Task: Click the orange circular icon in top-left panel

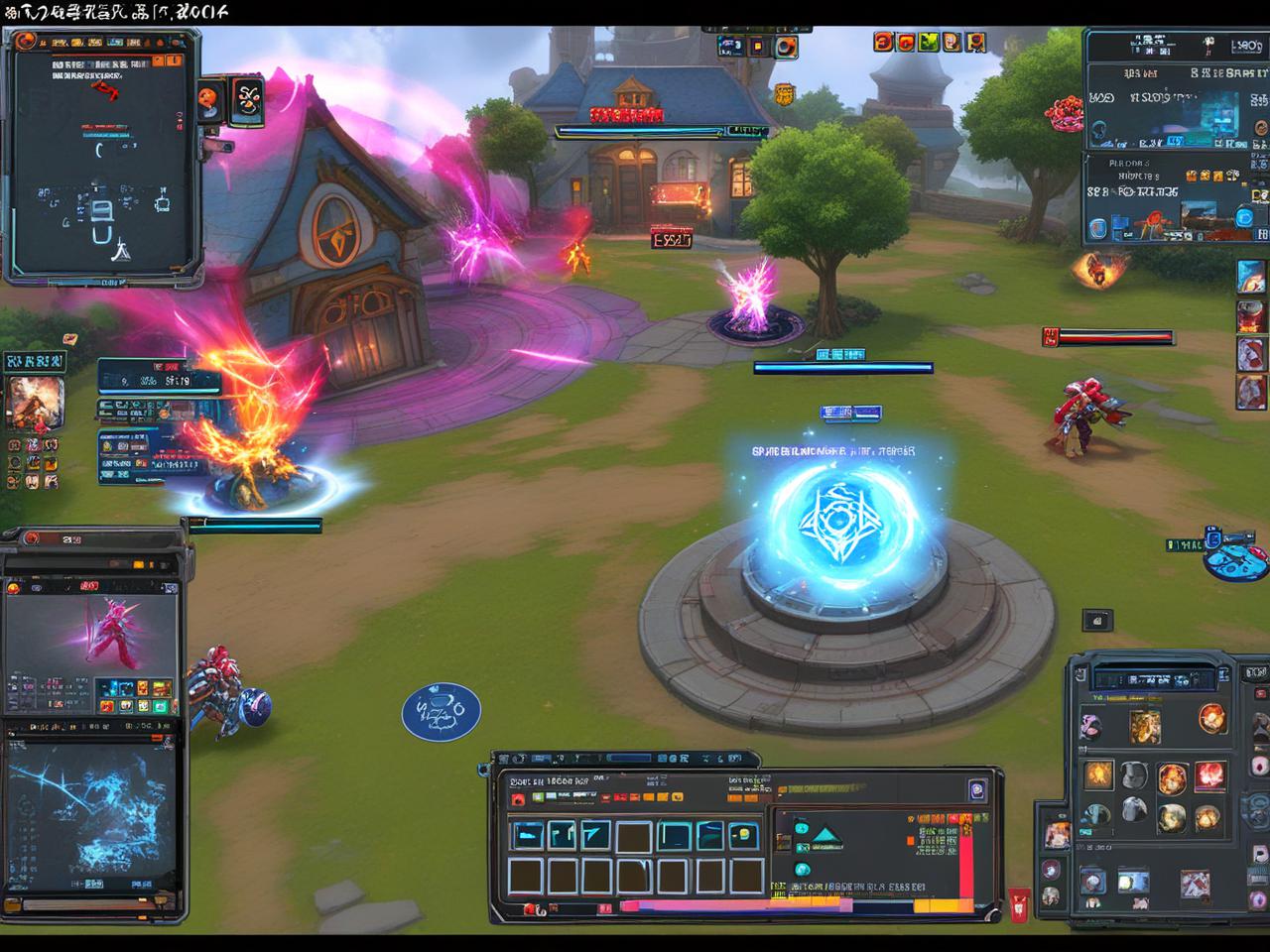Action: click(27, 42)
